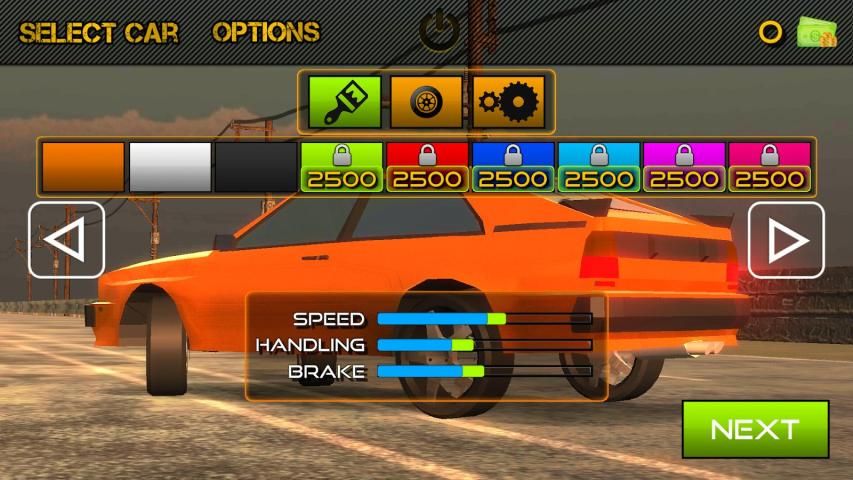
Task: Choose the orange paint color
Action: tap(83, 167)
